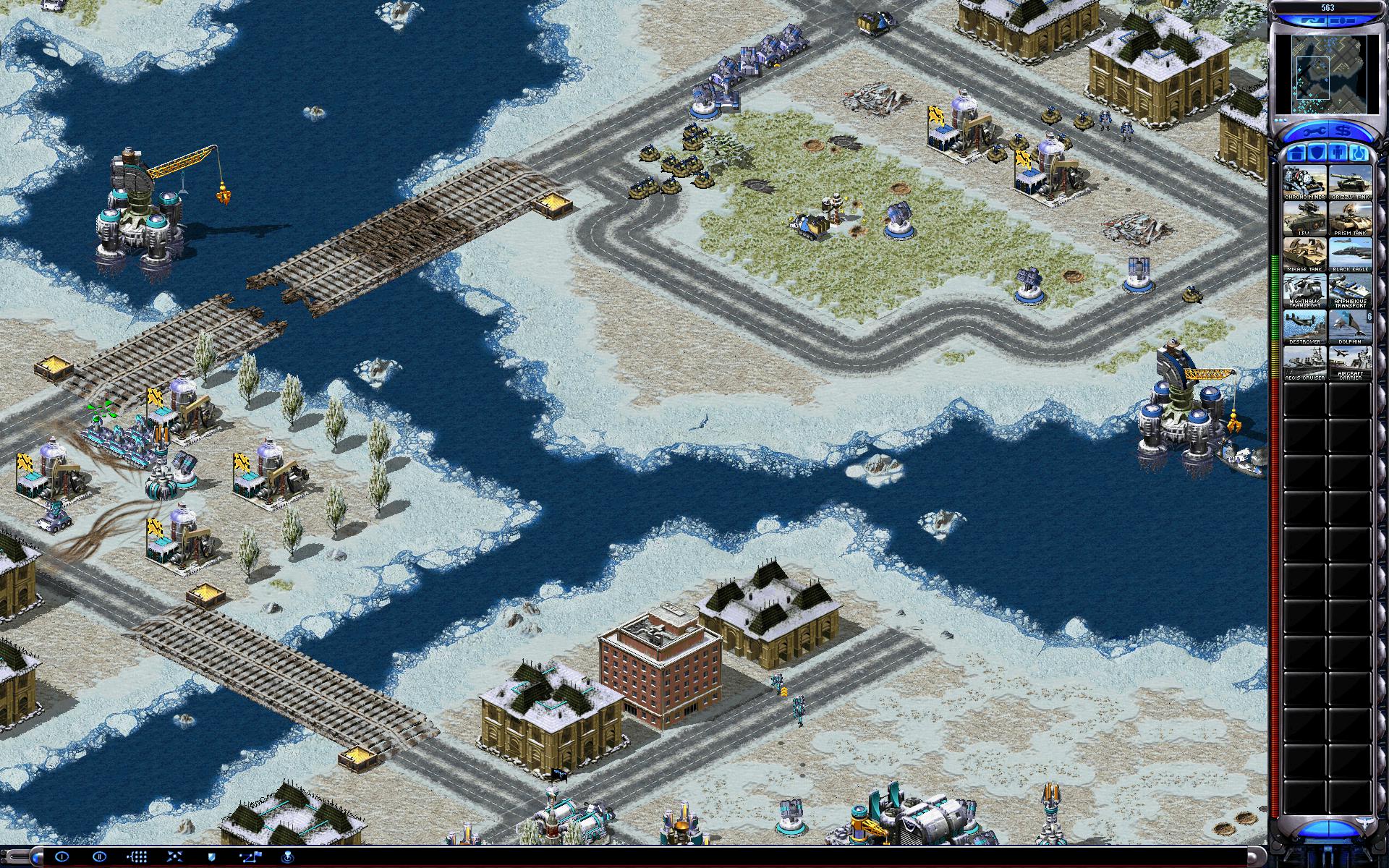Click the waypoint mode flag button

(x=252, y=857)
